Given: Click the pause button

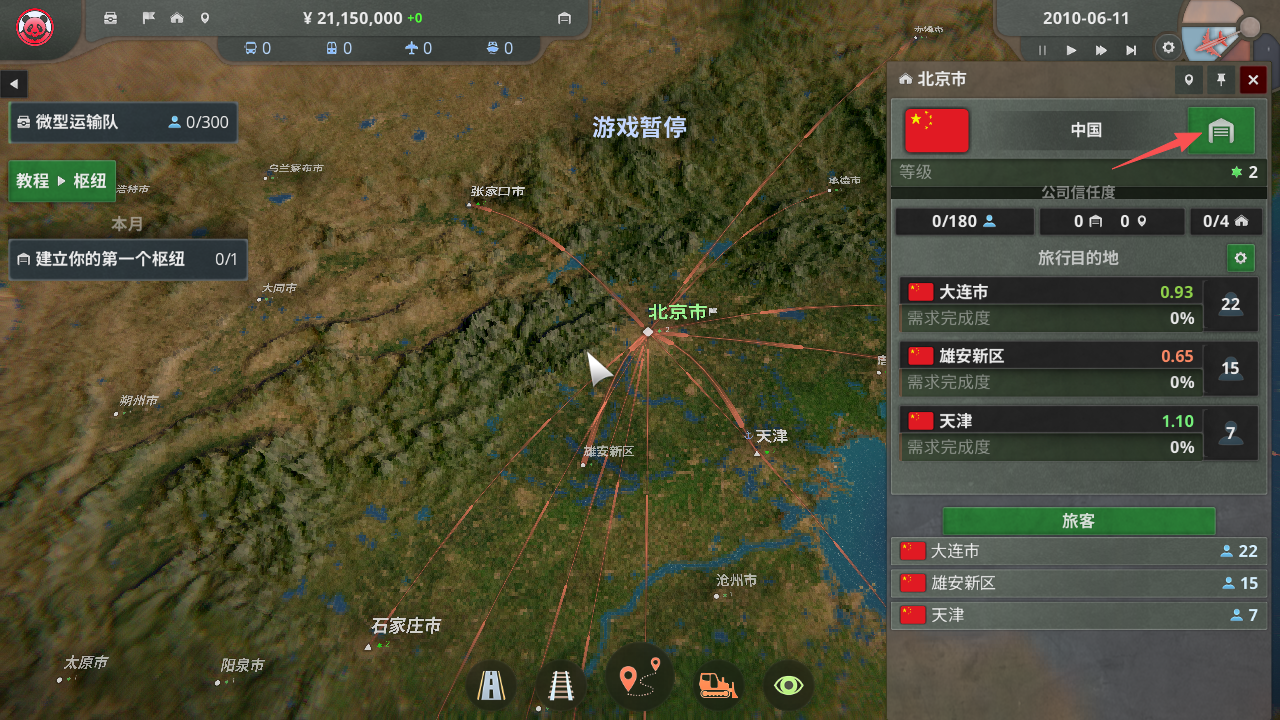Looking at the screenshot, I should pyautogui.click(x=1042, y=50).
